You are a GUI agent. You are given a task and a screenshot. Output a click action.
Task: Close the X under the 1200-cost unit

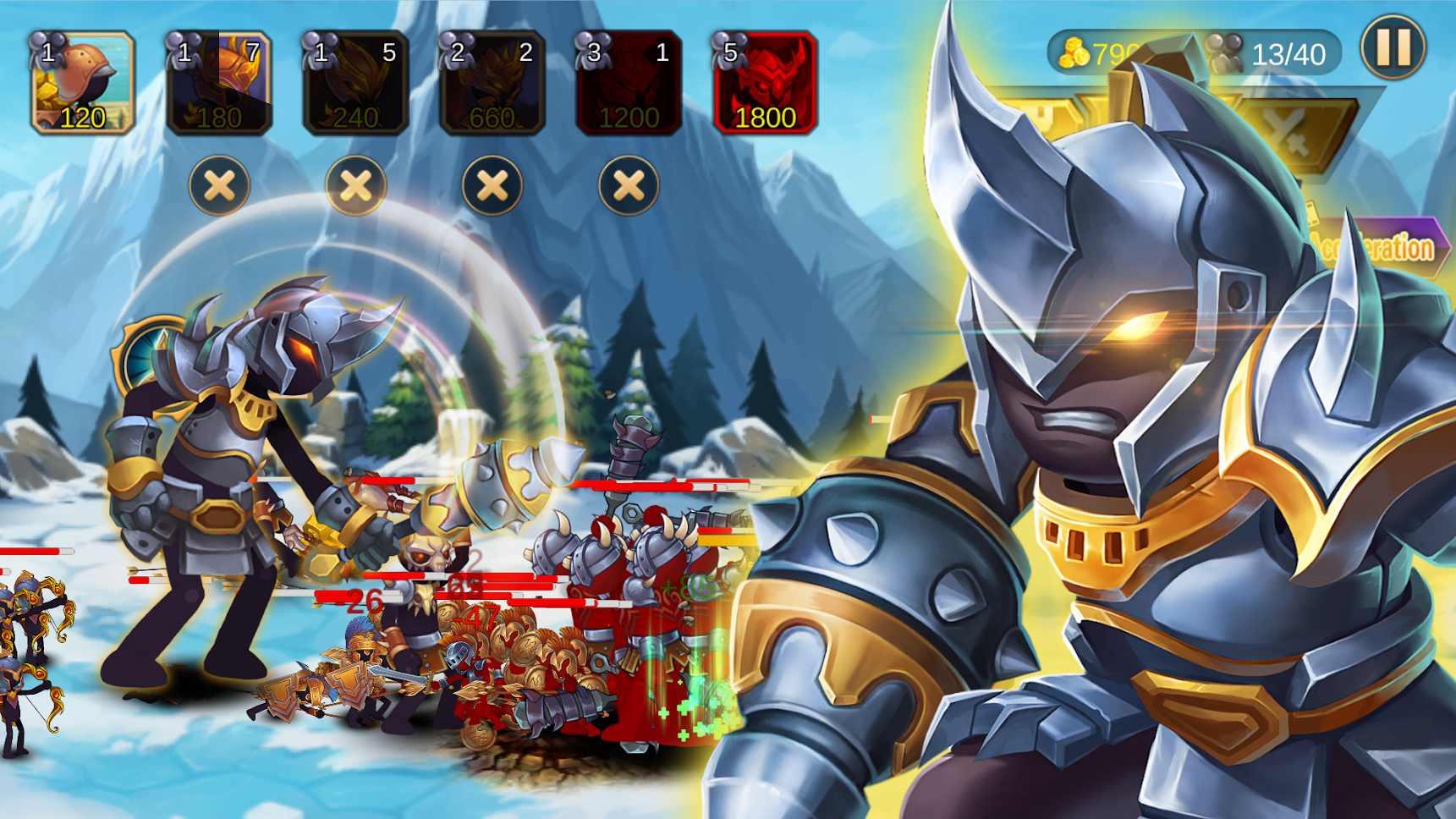[x=626, y=185]
